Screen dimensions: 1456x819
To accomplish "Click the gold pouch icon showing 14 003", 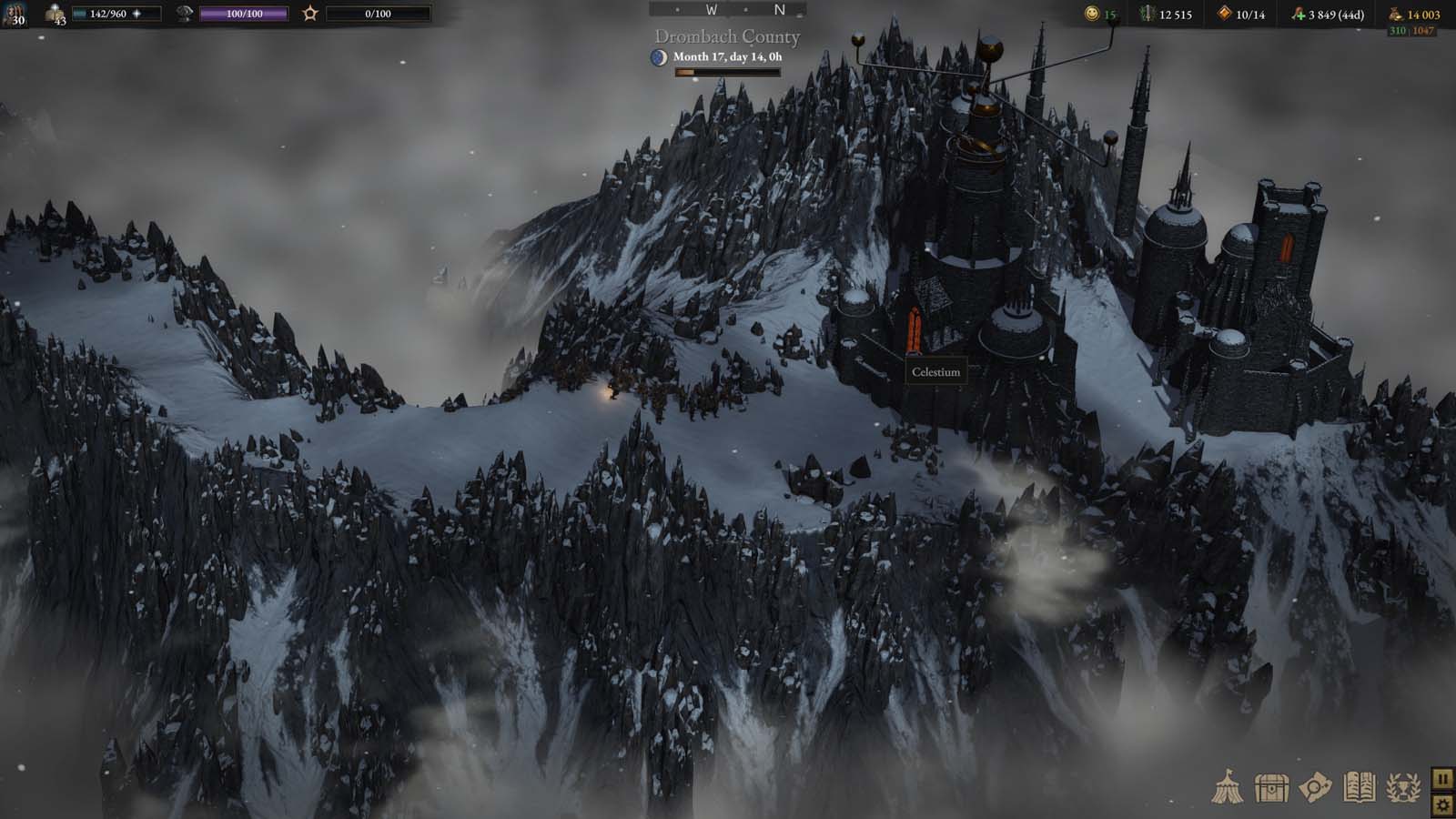I will click(x=1396, y=15).
